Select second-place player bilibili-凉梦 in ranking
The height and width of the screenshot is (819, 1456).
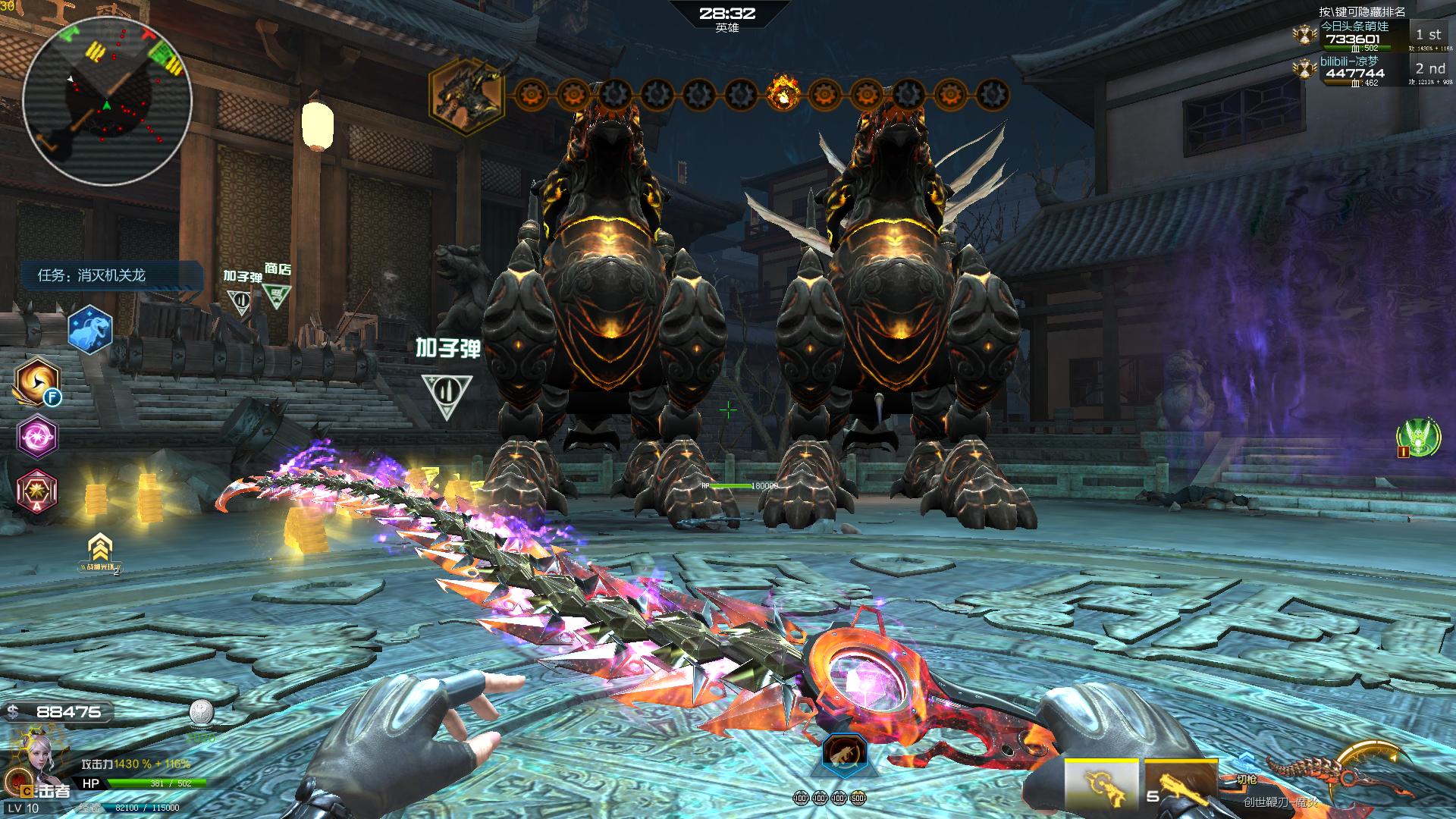[1355, 68]
